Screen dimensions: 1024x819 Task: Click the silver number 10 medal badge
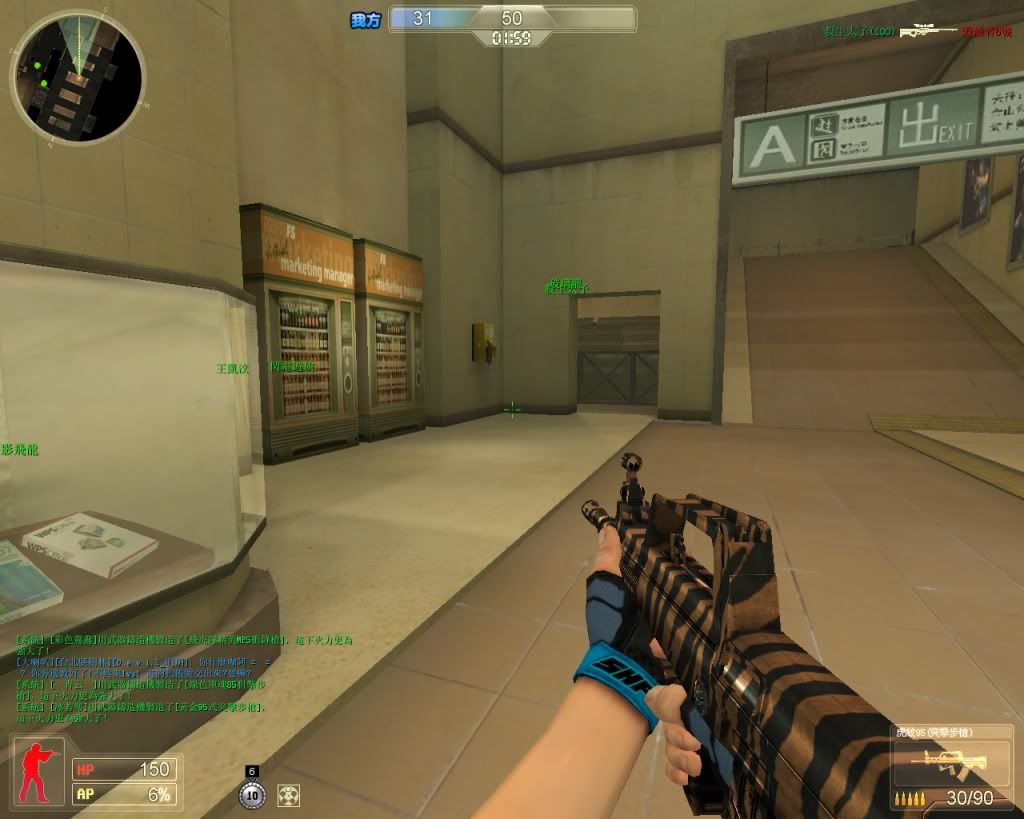(252, 796)
